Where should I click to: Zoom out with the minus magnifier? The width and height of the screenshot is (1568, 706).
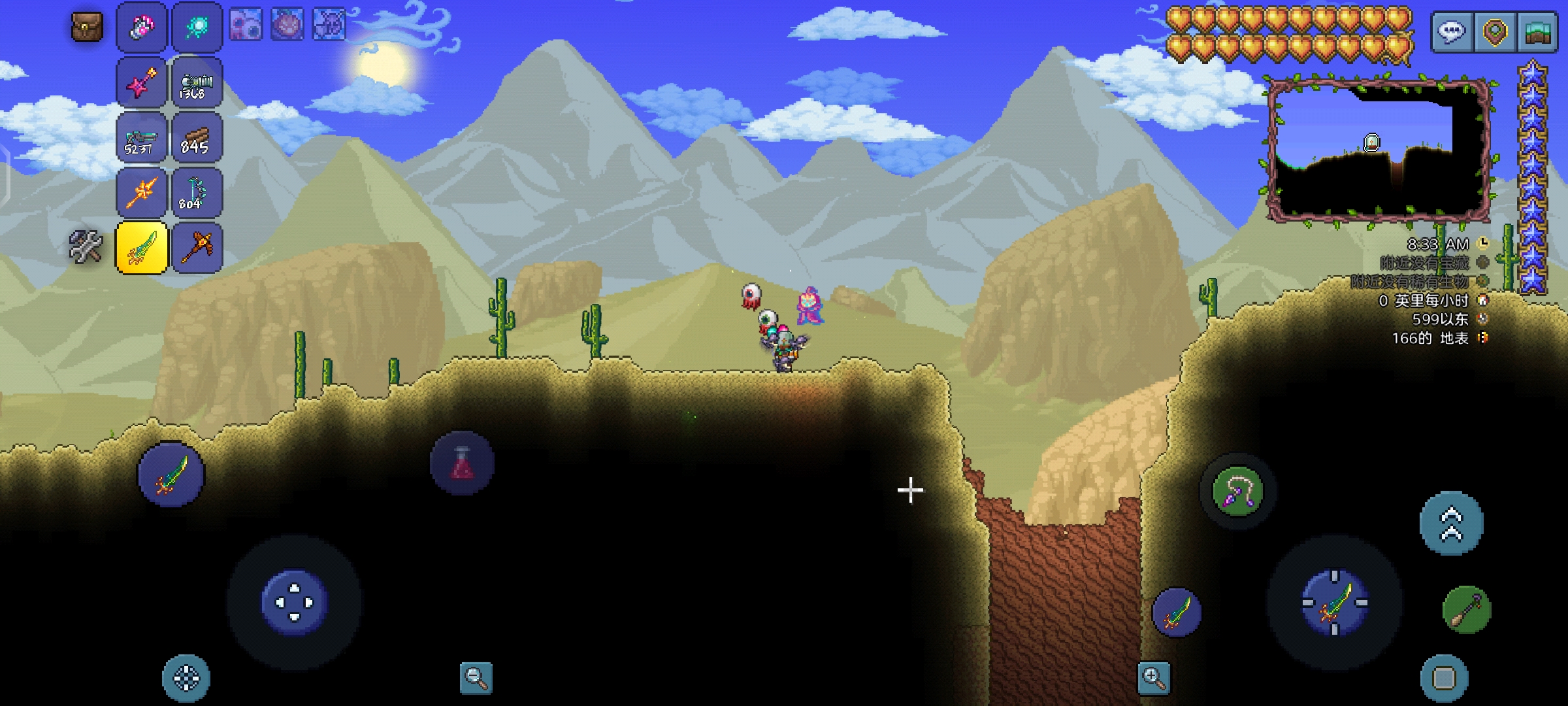[x=476, y=678]
